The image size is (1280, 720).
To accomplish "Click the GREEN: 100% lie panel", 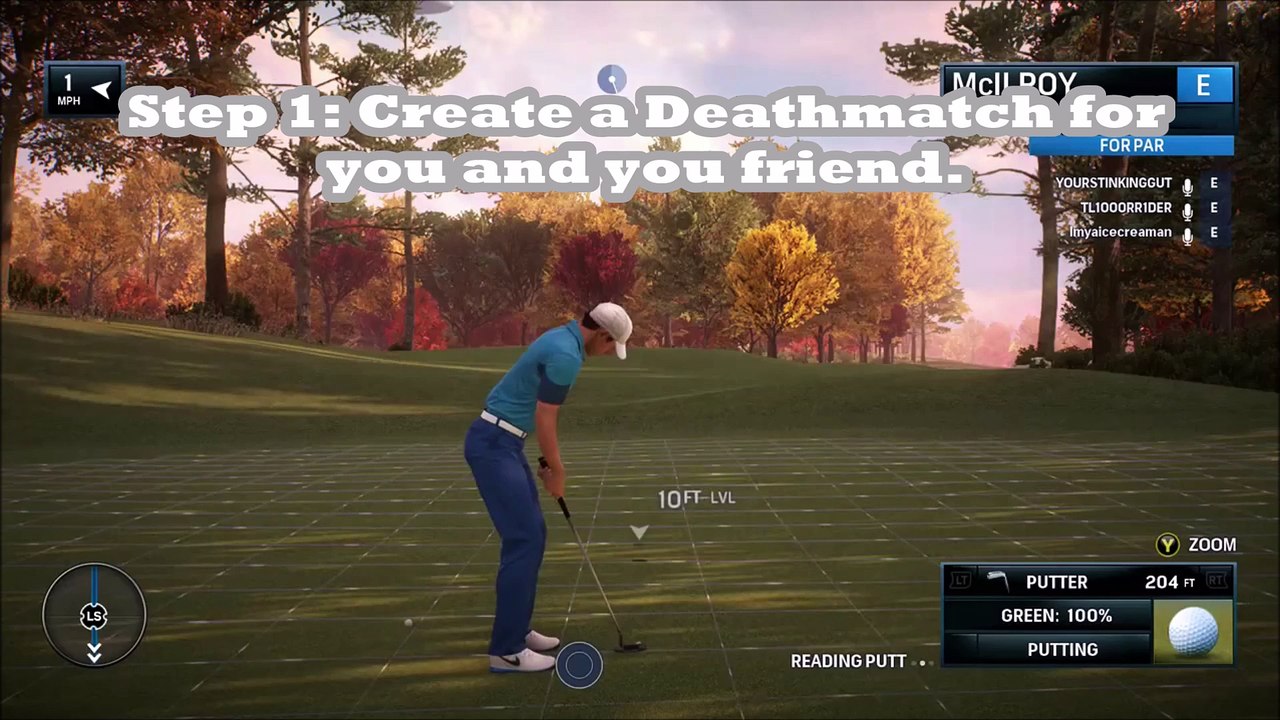I will (1056, 615).
